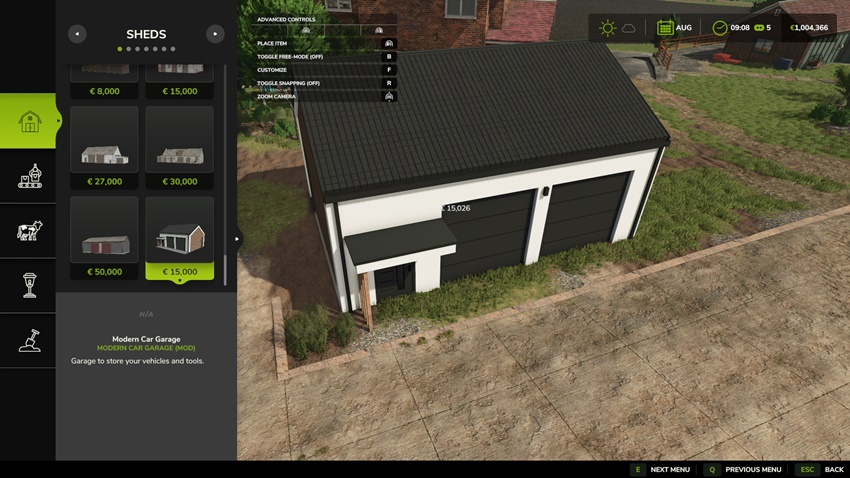Collapse the side panel with the arrow
This screenshot has height=478, width=850.
coord(237,239)
